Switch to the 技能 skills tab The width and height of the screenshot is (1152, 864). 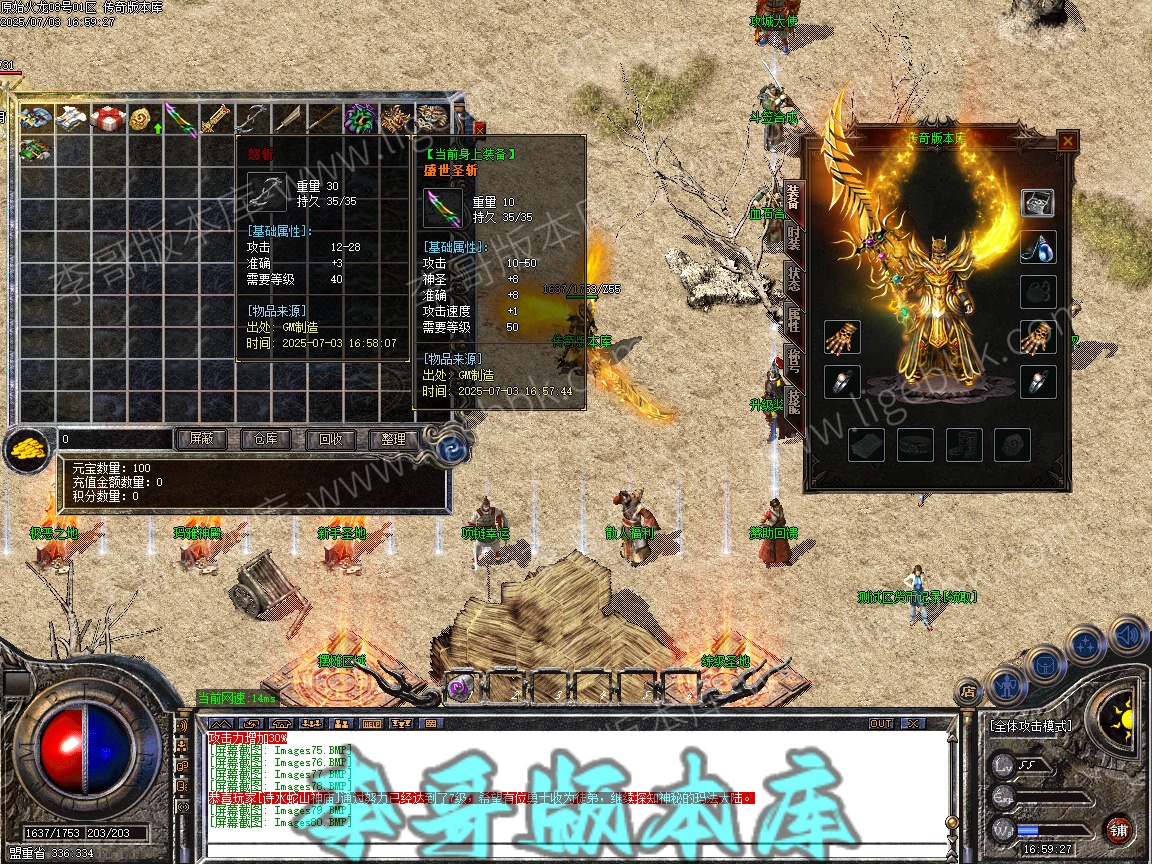click(793, 403)
